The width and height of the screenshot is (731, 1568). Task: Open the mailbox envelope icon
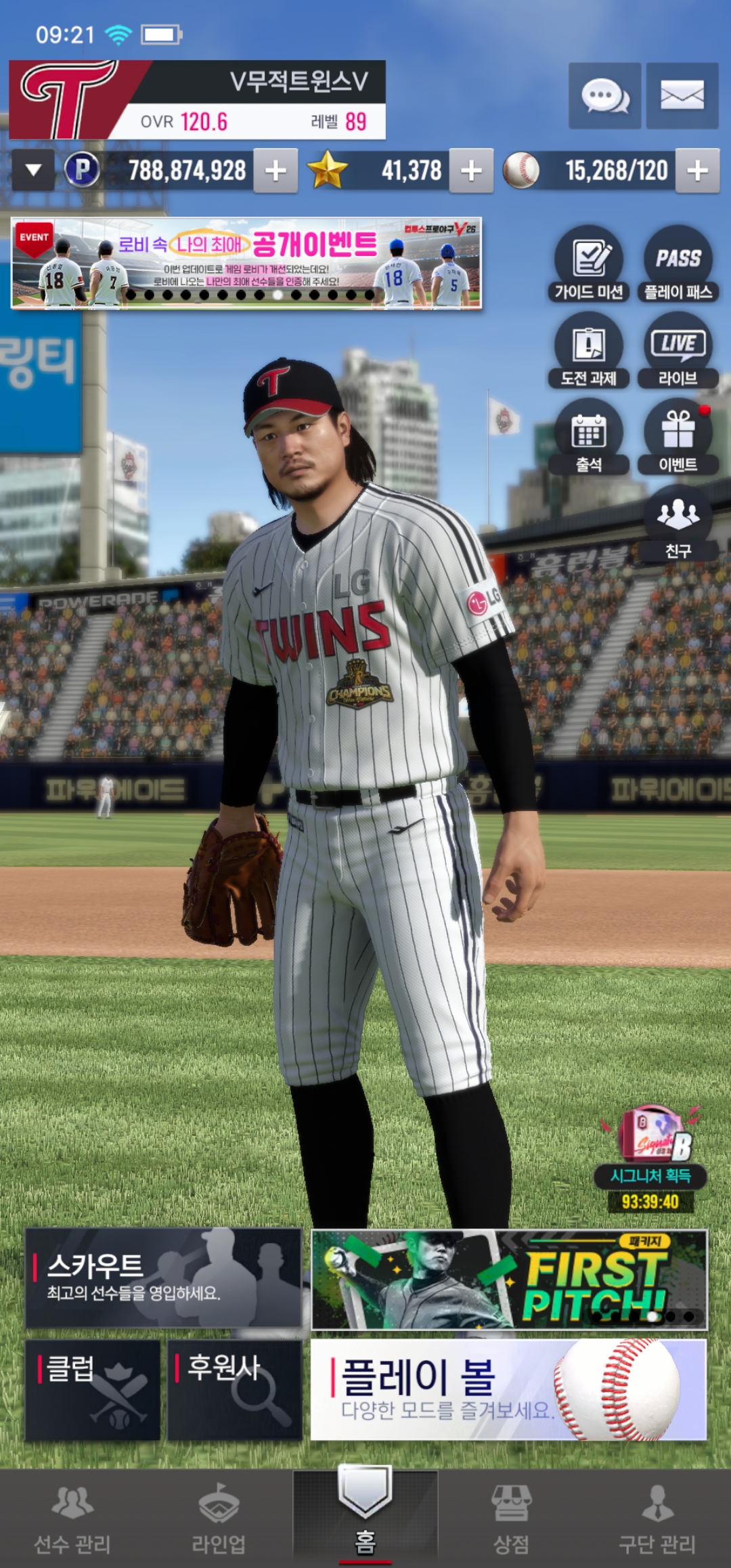coord(682,96)
